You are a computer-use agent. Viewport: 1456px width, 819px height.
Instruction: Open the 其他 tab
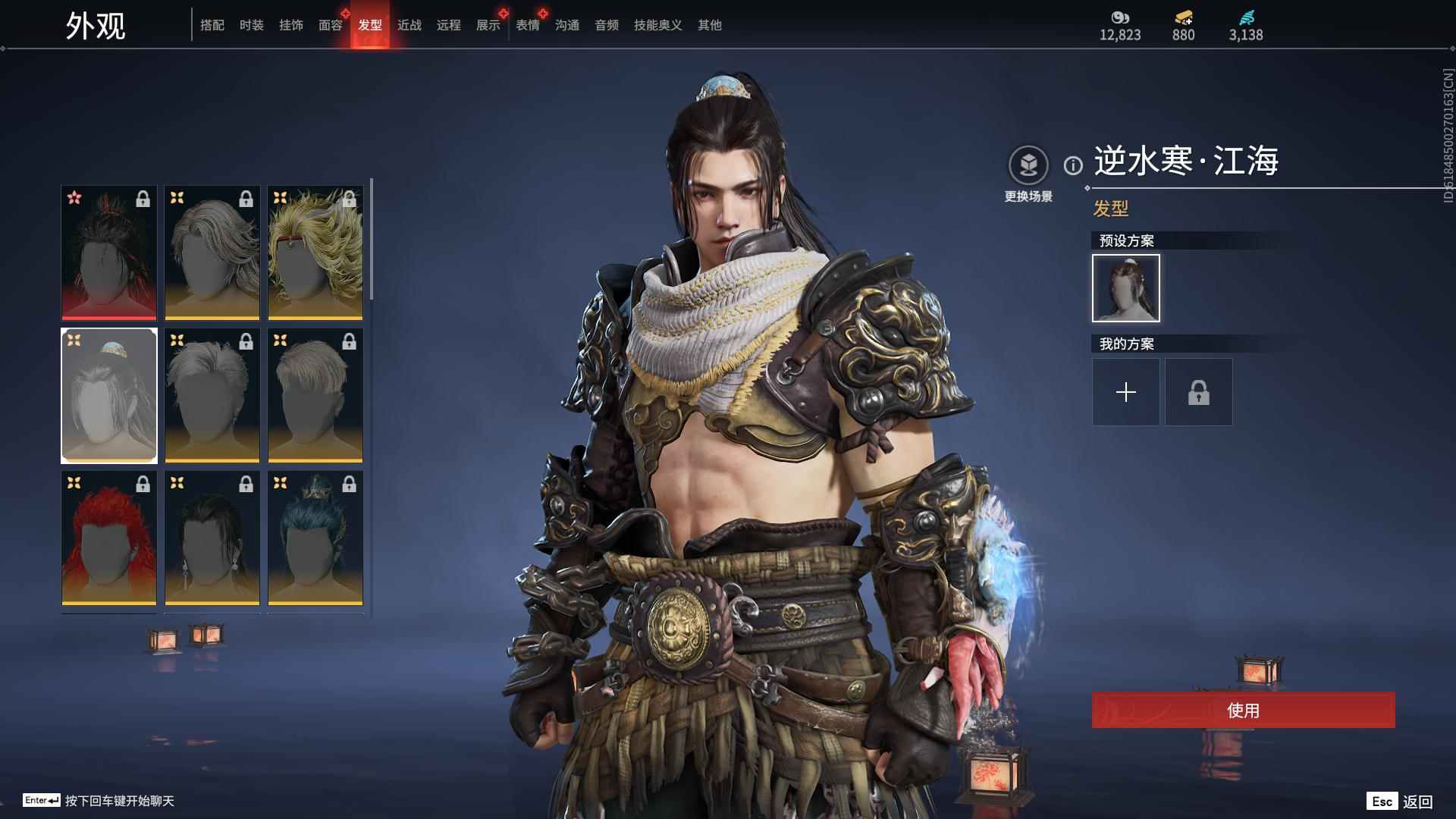tap(710, 25)
